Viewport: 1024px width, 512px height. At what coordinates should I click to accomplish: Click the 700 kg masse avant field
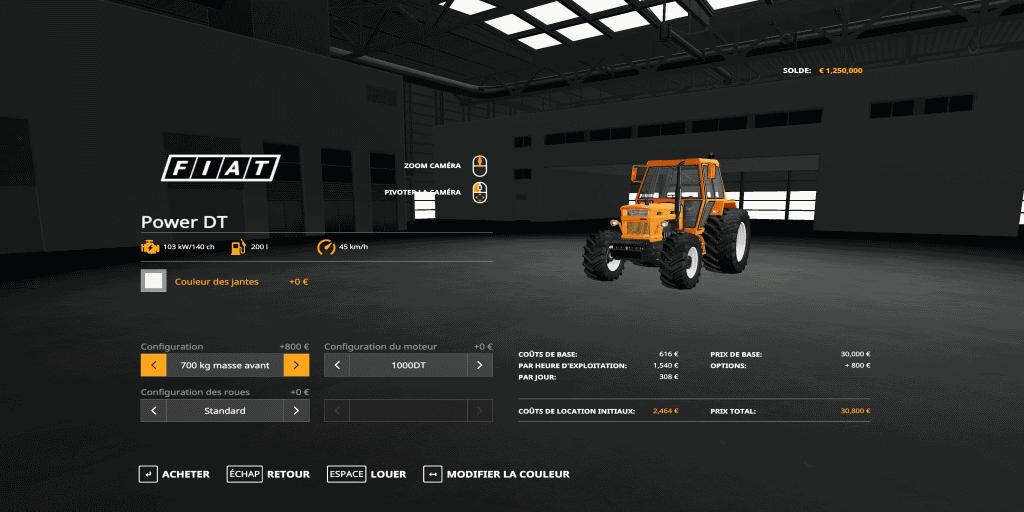pyautogui.click(x=225, y=365)
